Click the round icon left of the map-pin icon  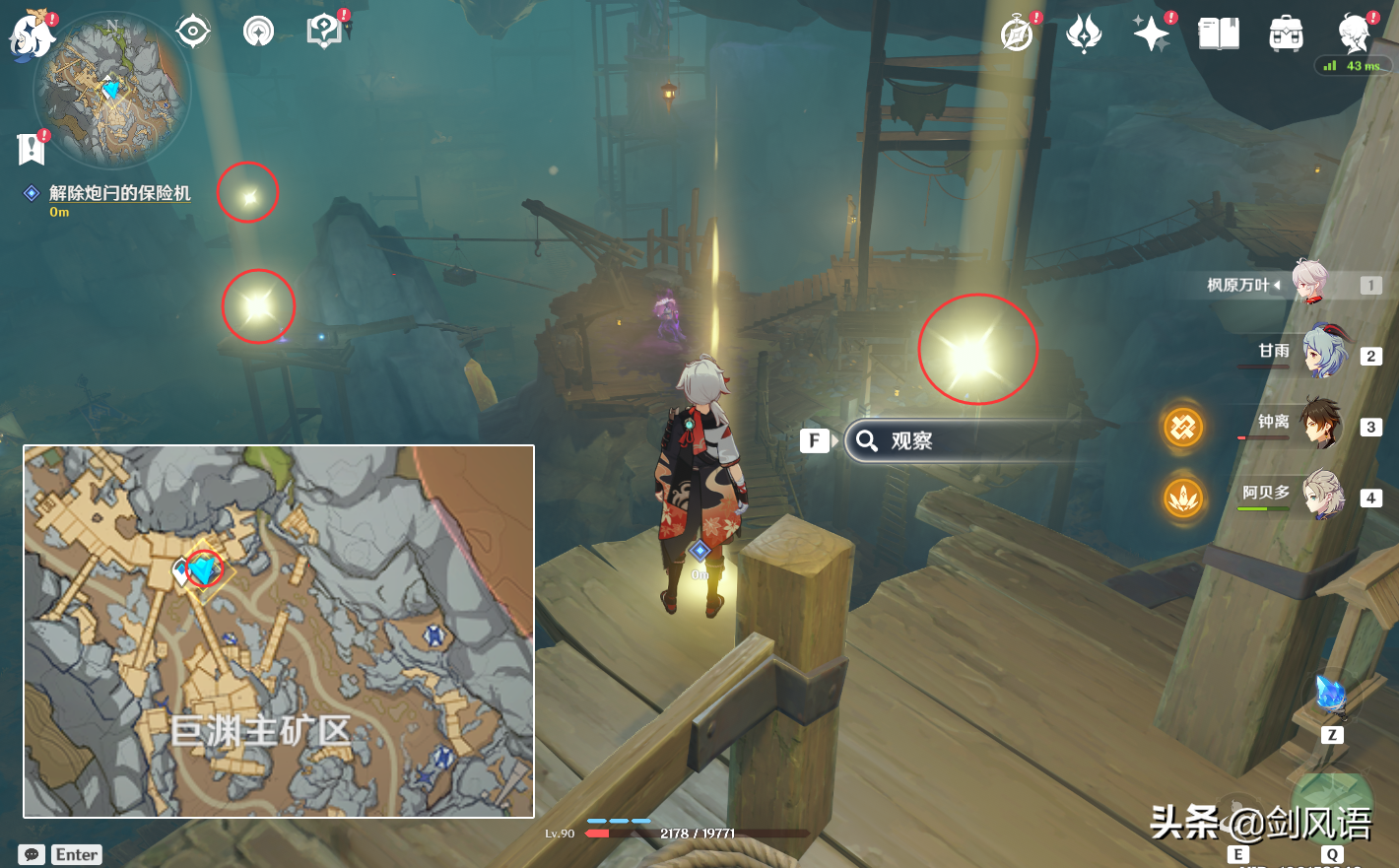pyautogui.click(x=258, y=33)
